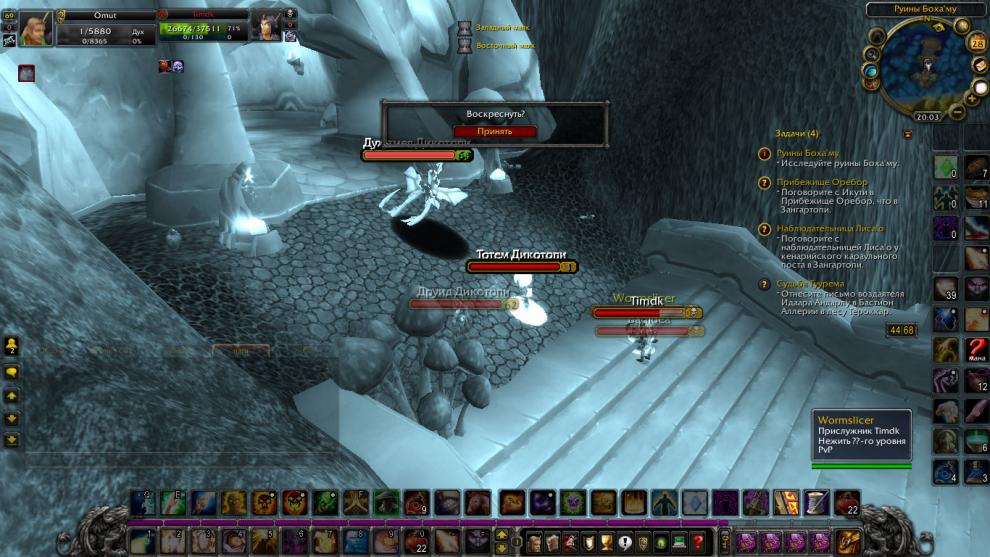Screen dimensions: 990x557
Task: Open the Наблюдательница Лиса'о quest entry
Action: 829,229
